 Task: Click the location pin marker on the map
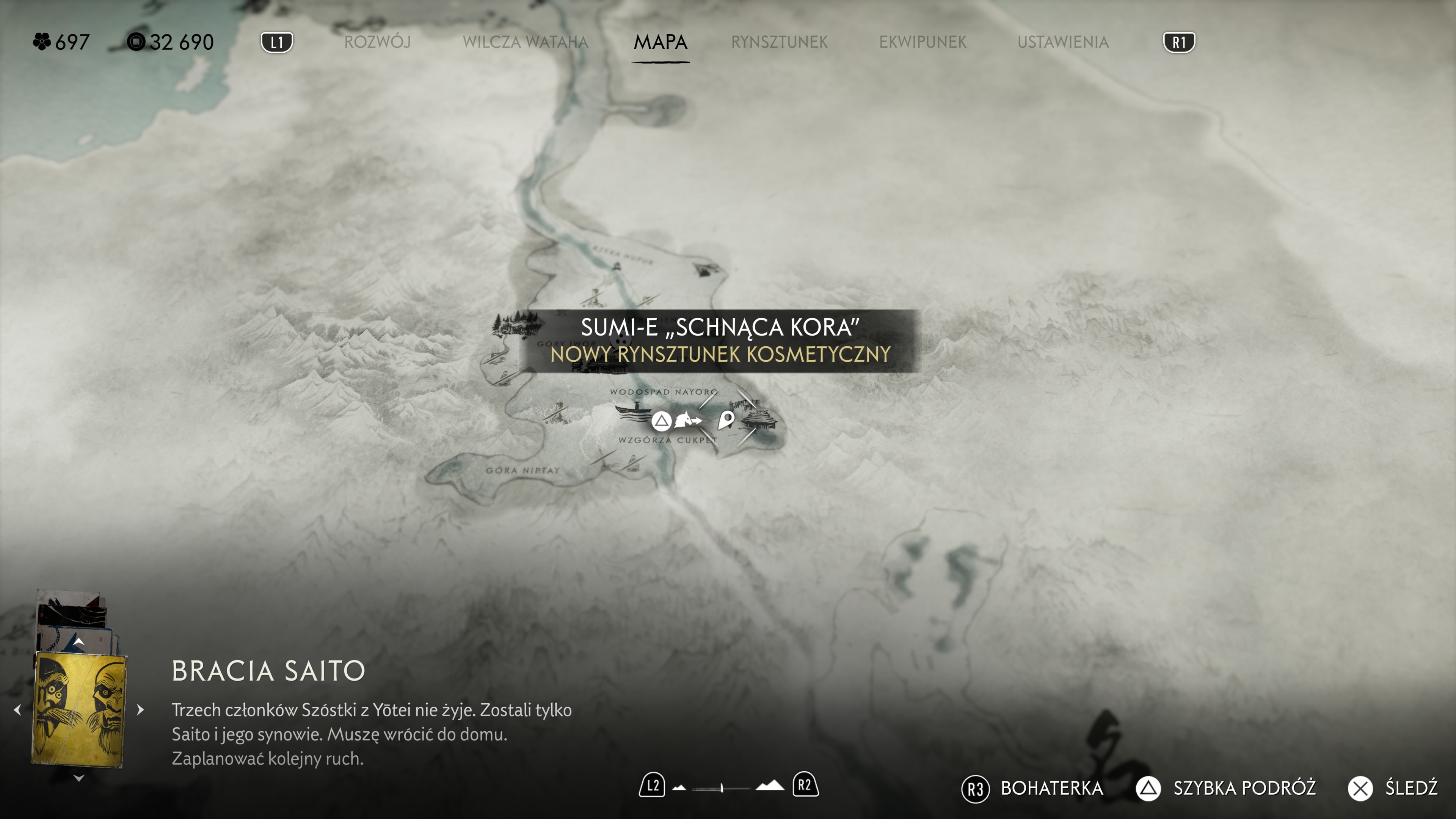[726, 420]
